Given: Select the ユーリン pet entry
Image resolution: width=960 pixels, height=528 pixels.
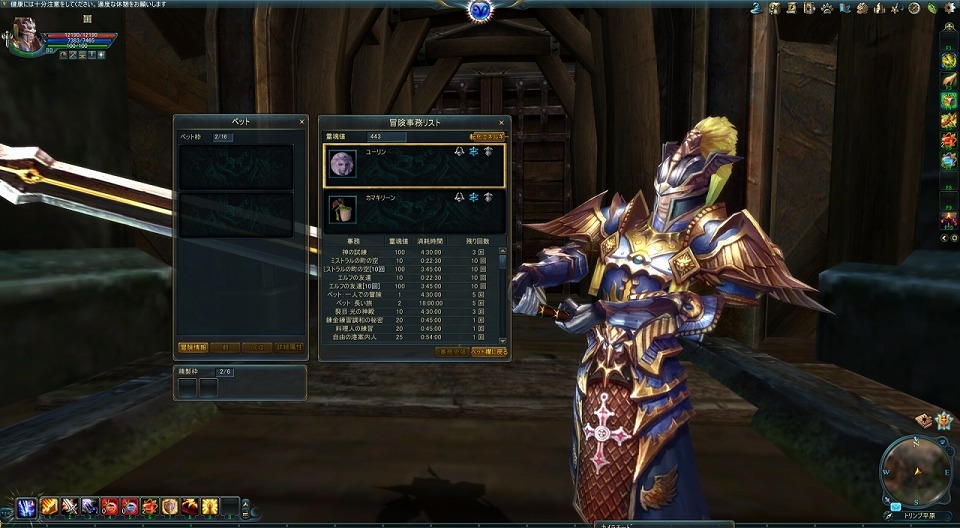Looking at the screenshot, I should click(414, 165).
